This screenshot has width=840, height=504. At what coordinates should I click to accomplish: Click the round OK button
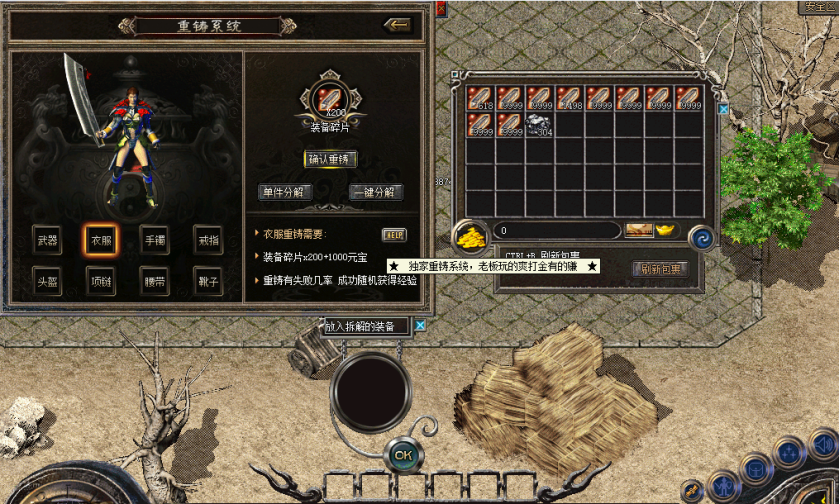402,454
